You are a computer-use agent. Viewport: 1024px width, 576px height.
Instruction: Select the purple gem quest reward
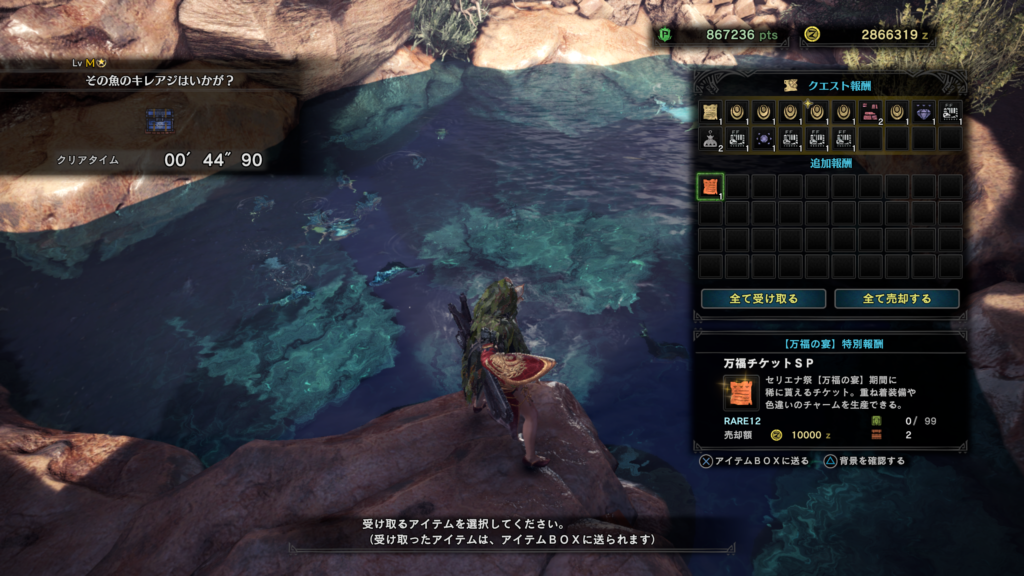tap(923, 112)
